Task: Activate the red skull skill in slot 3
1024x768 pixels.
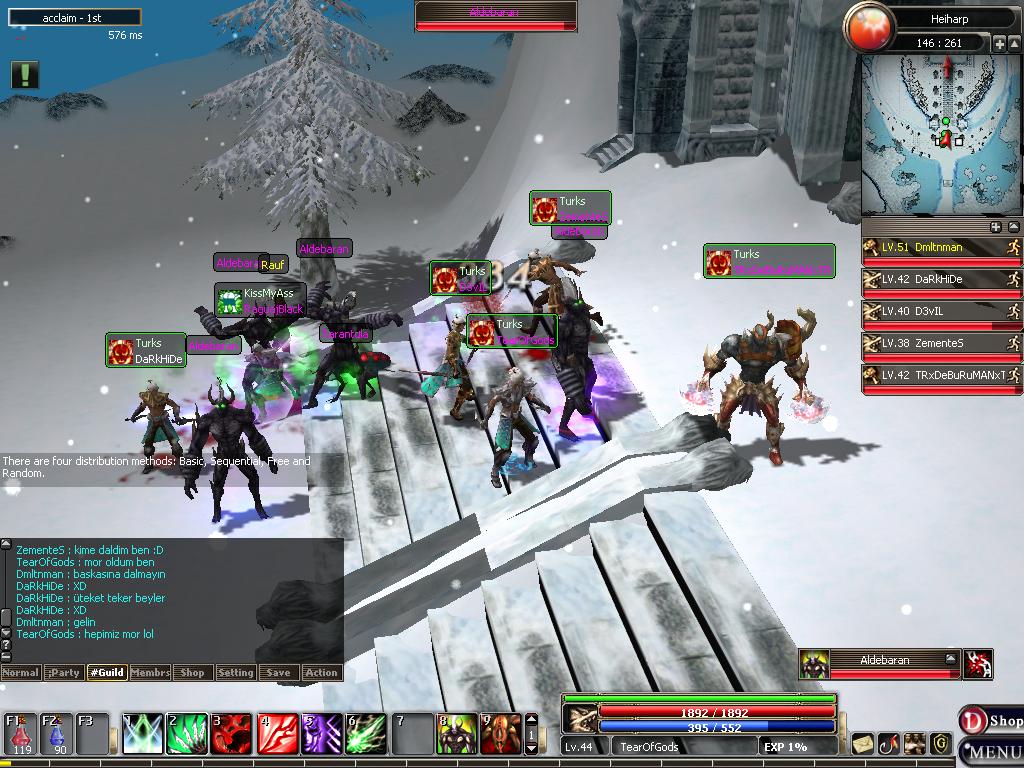Action: tap(231, 734)
